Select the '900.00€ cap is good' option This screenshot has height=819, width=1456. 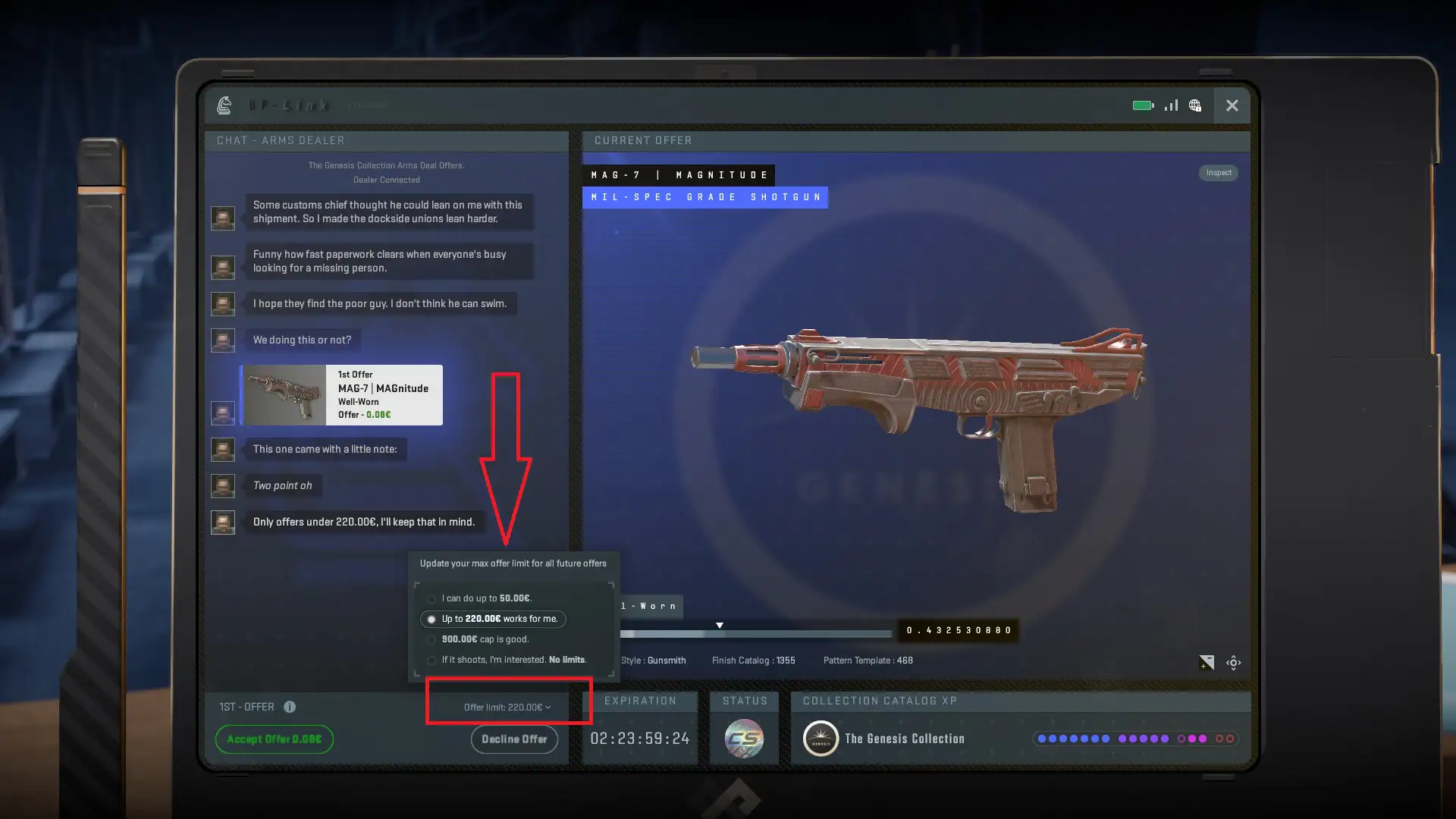pyautogui.click(x=485, y=639)
